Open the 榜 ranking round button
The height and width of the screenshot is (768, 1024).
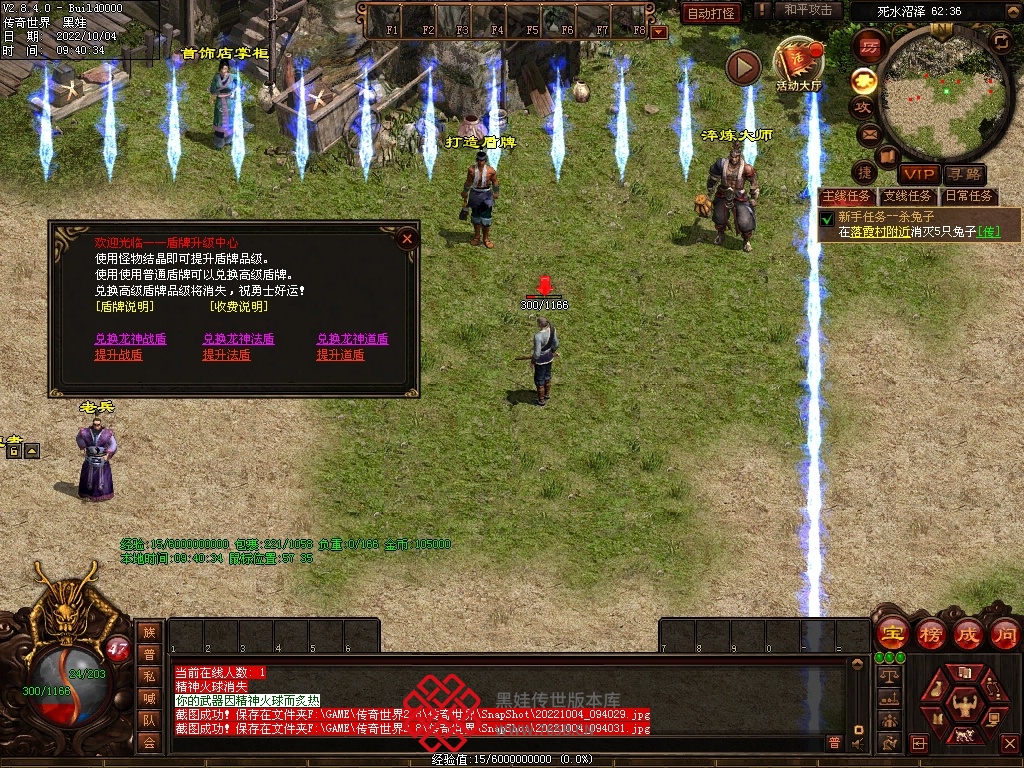click(930, 634)
